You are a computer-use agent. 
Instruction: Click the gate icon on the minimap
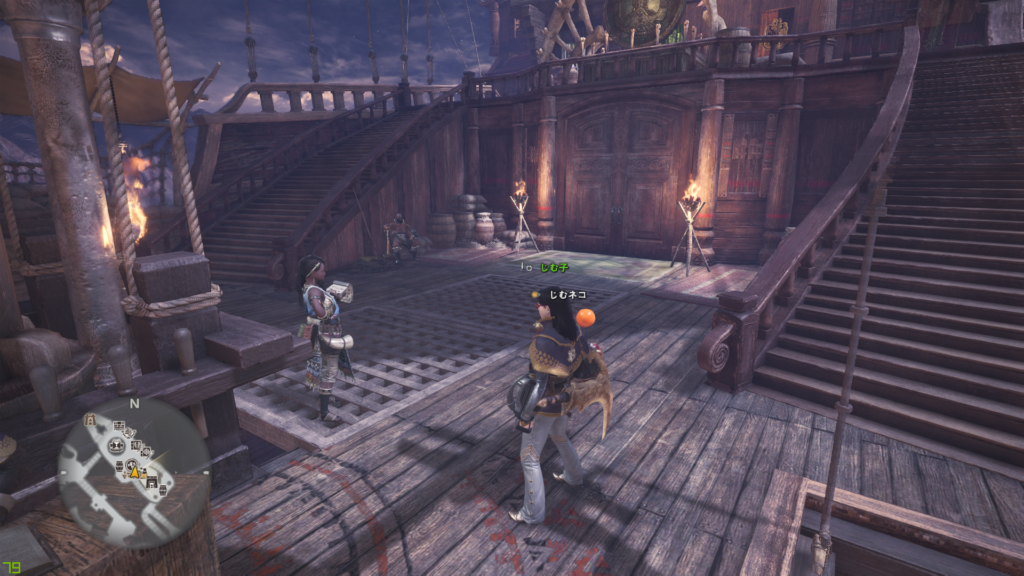[90, 421]
